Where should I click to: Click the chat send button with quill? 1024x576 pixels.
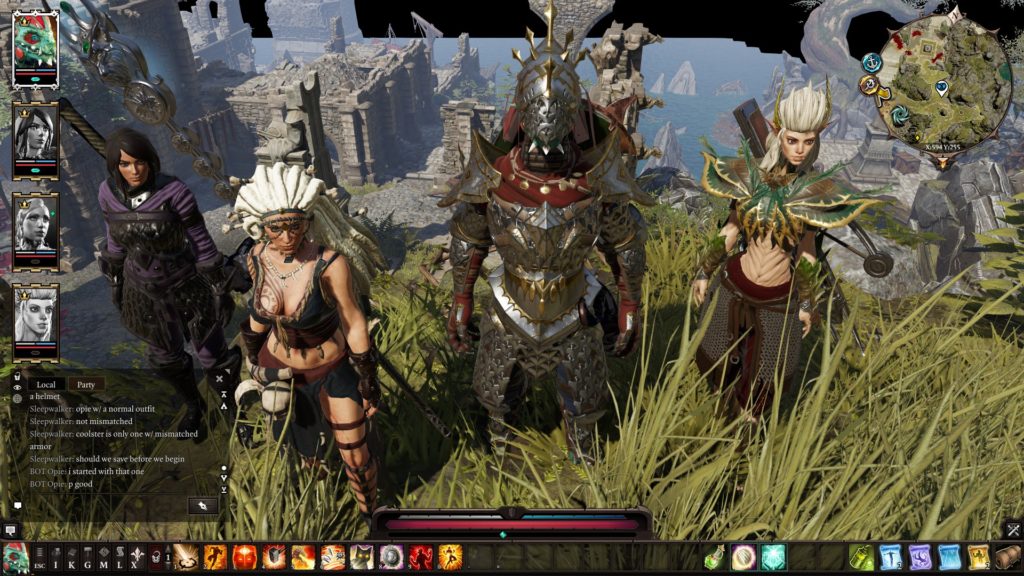(x=203, y=505)
